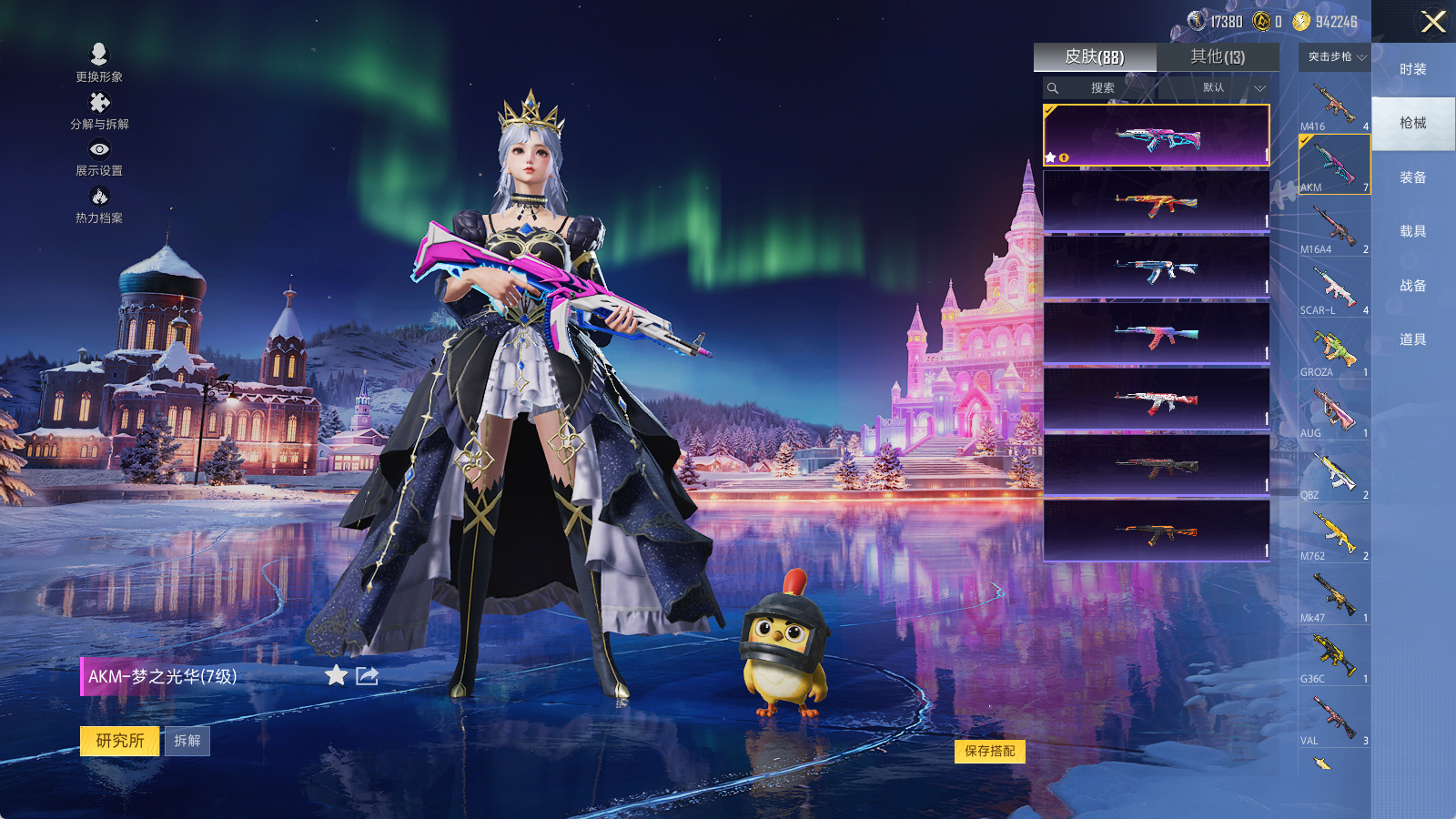Open the 更换形象 appearance option

(99, 62)
